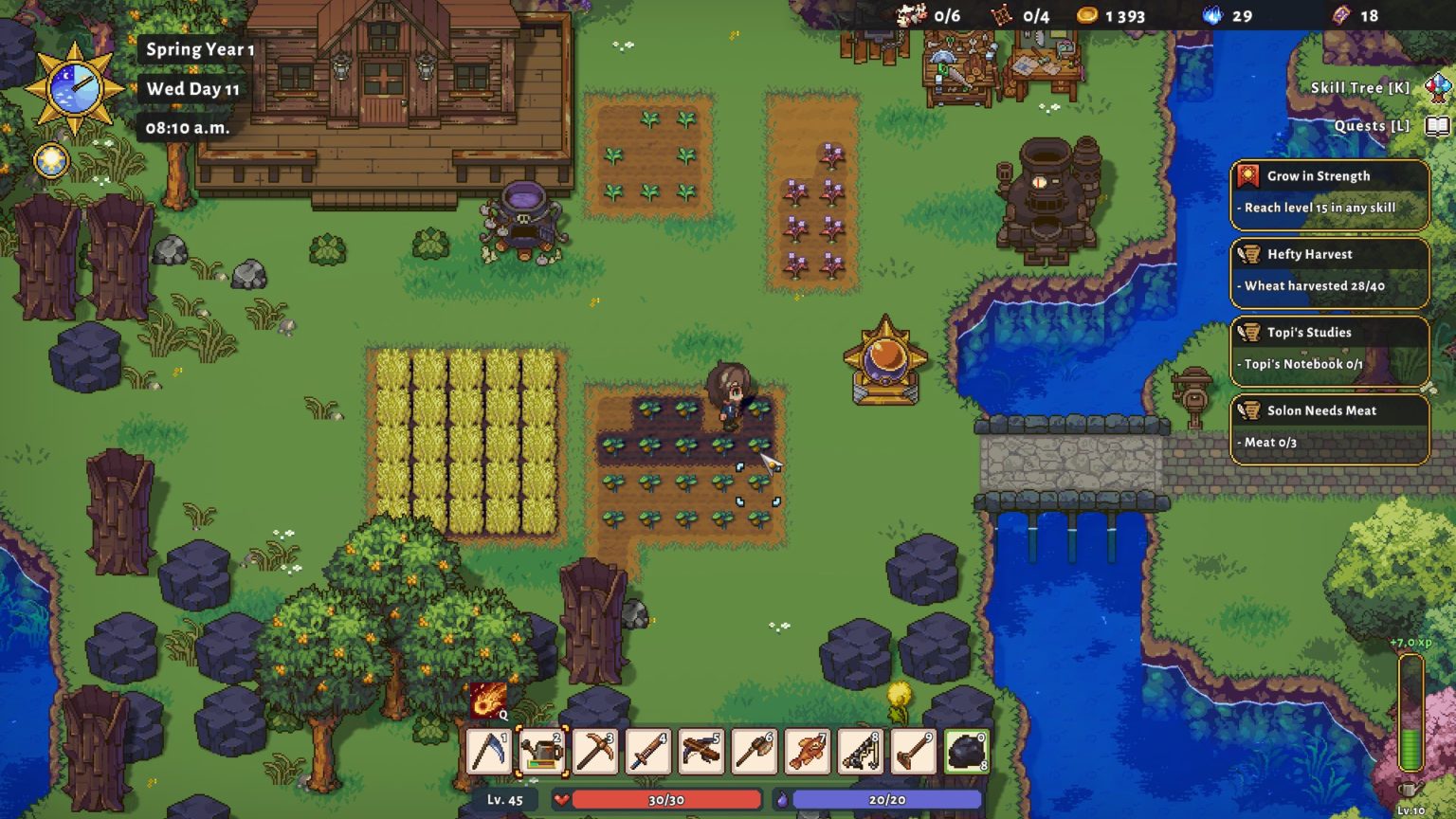Click the sunny weather icon under the clock

coord(51,161)
